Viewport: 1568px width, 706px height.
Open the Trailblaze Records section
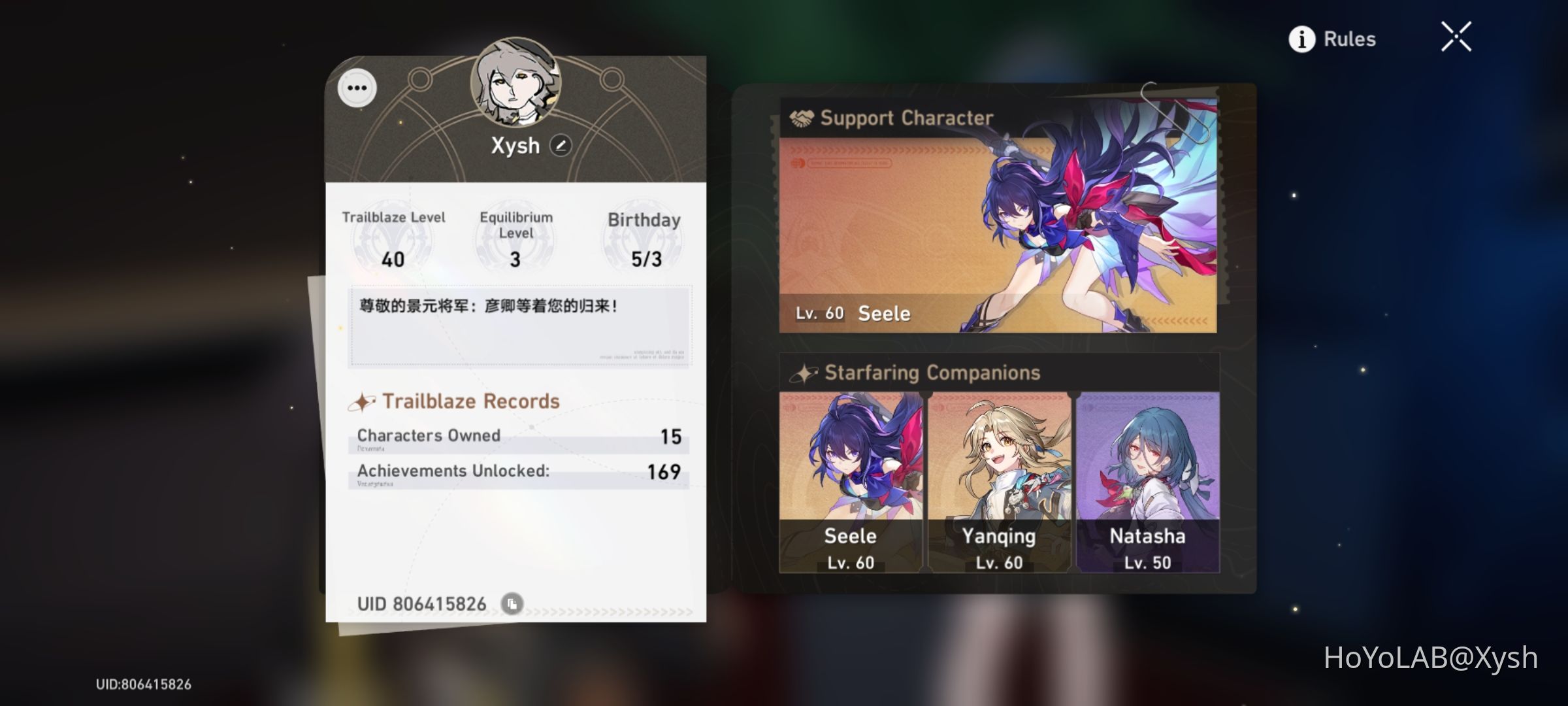click(472, 400)
